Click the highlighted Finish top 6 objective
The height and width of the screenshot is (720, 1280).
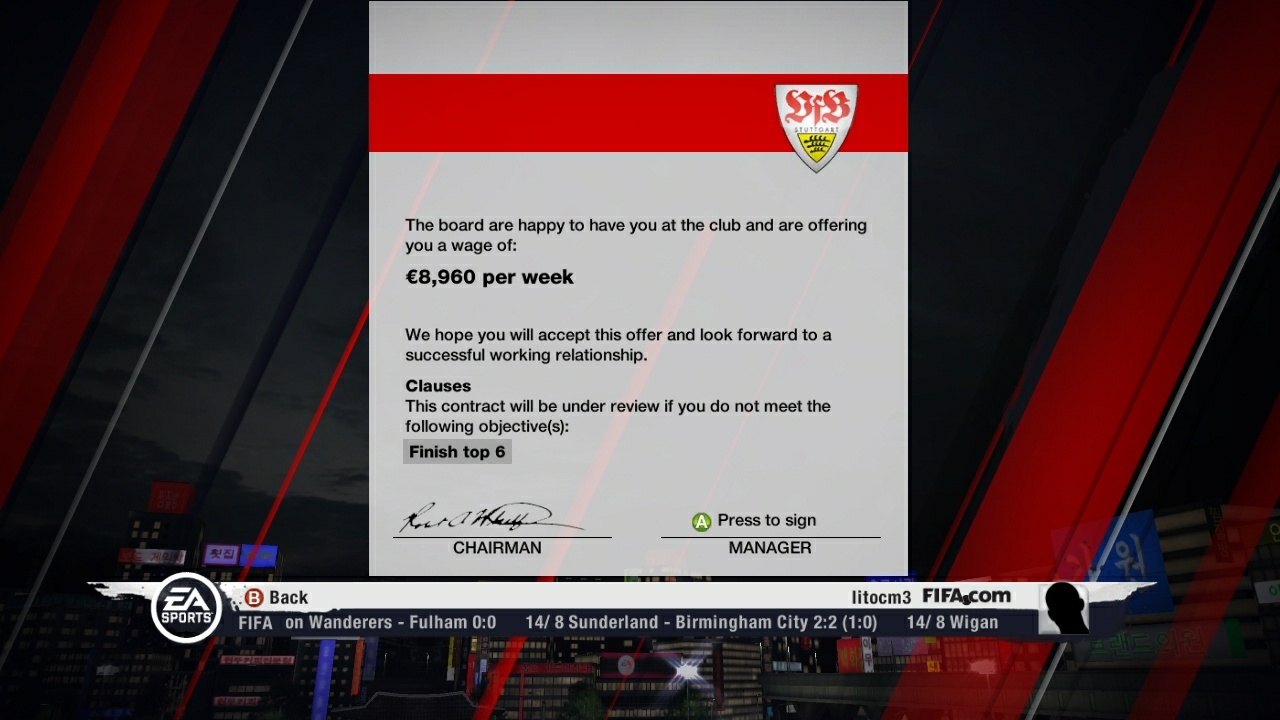point(457,451)
